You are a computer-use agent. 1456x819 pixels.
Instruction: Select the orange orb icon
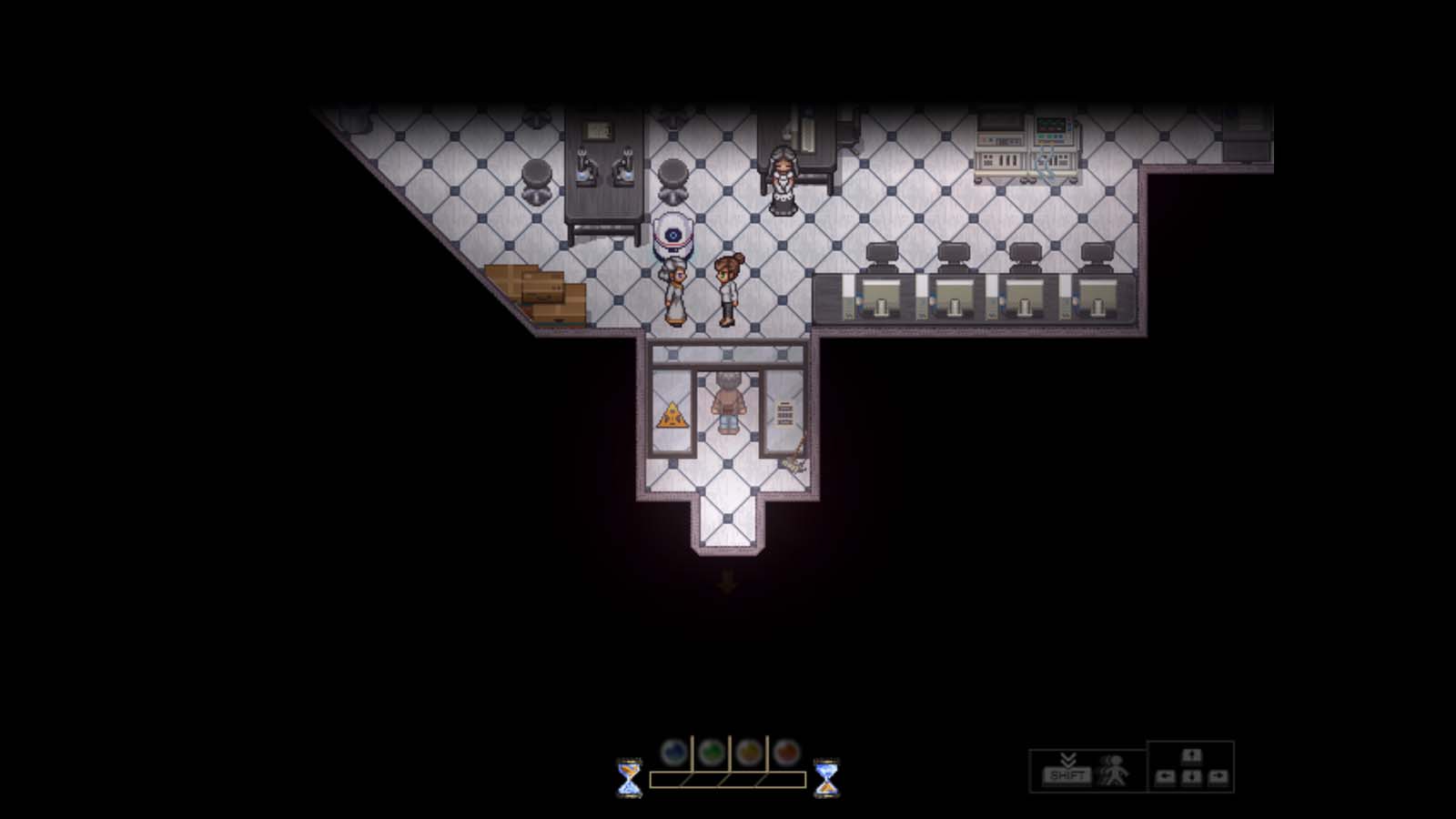click(784, 751)
